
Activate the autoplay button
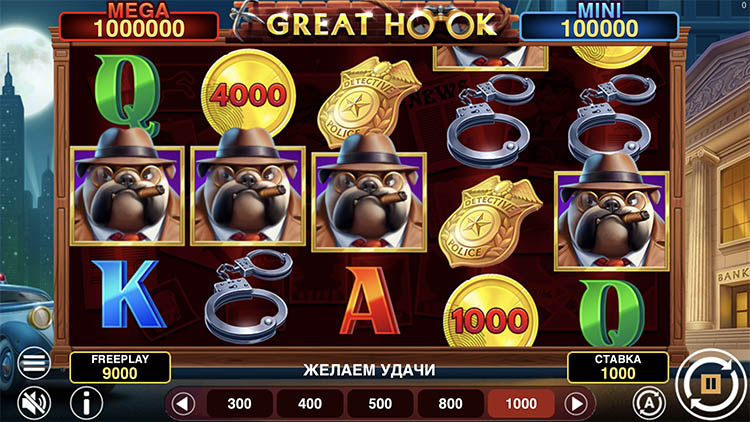647,402
